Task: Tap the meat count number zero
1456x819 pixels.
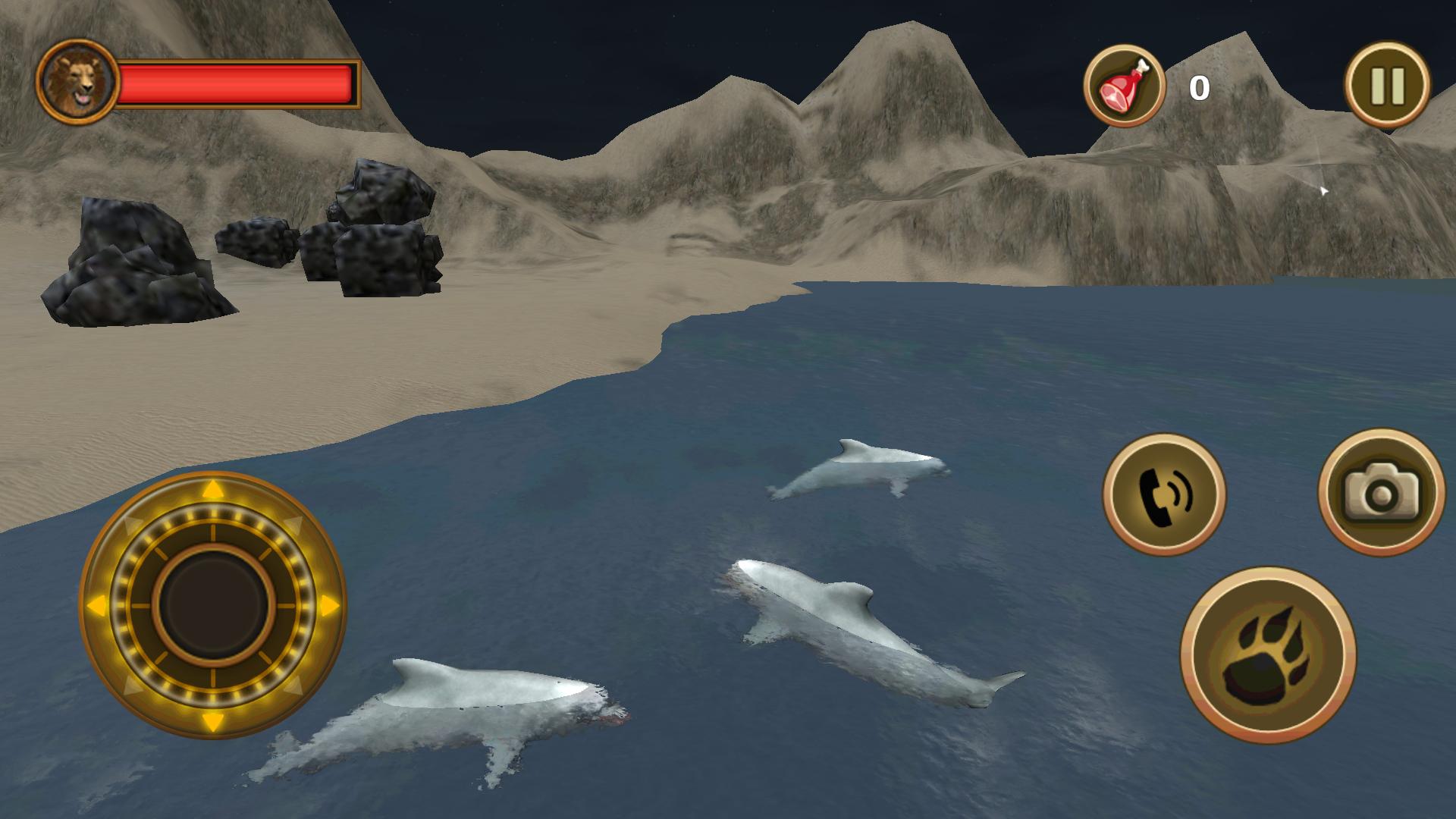Action: 1198,88
